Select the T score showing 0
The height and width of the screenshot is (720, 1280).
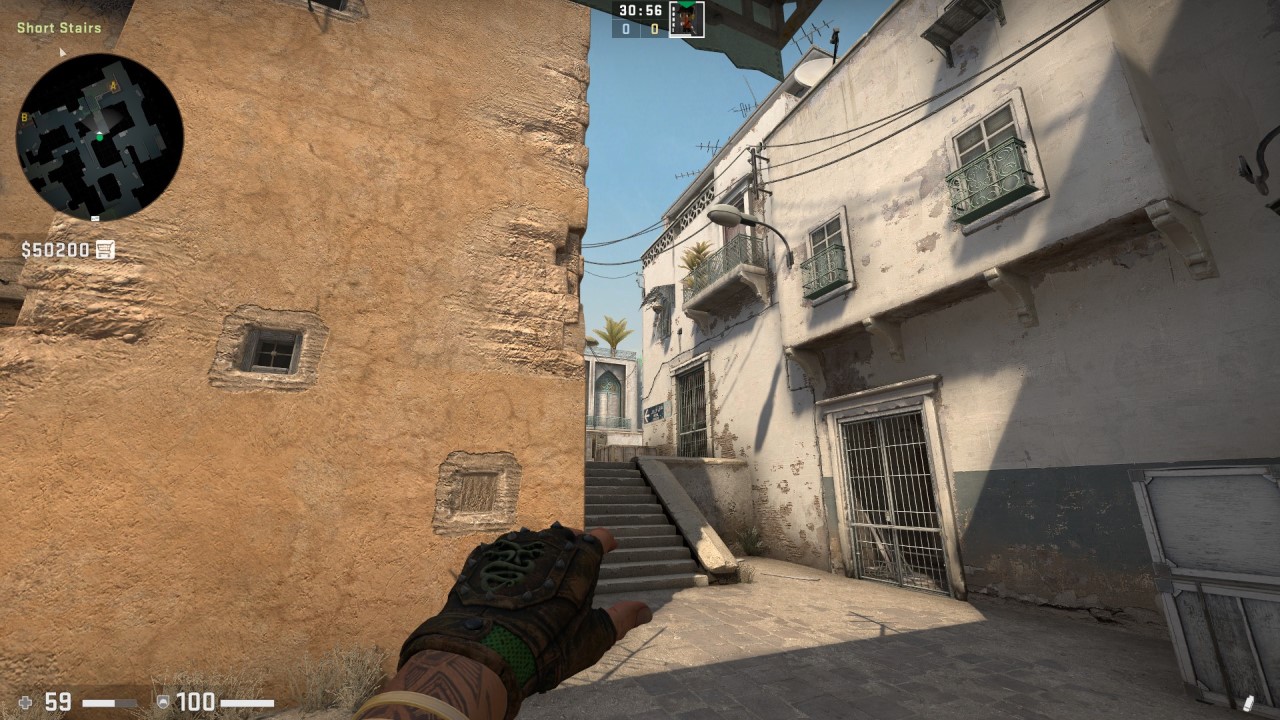655,27
